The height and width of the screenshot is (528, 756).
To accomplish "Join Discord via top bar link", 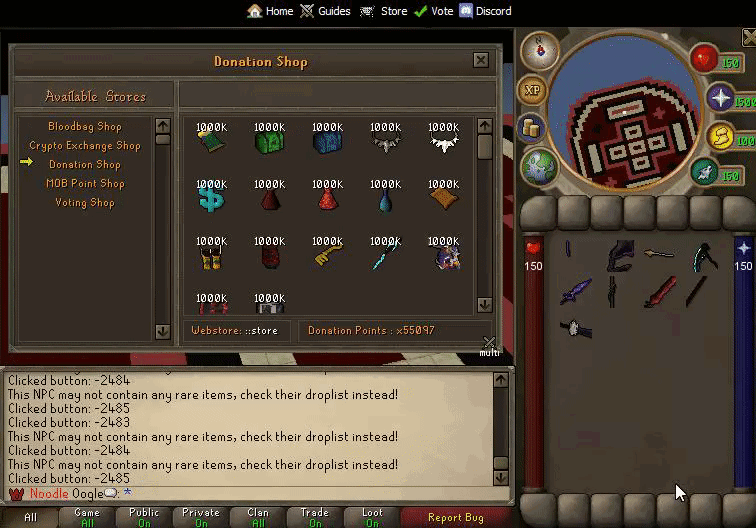I will click(x=485, y=11).
